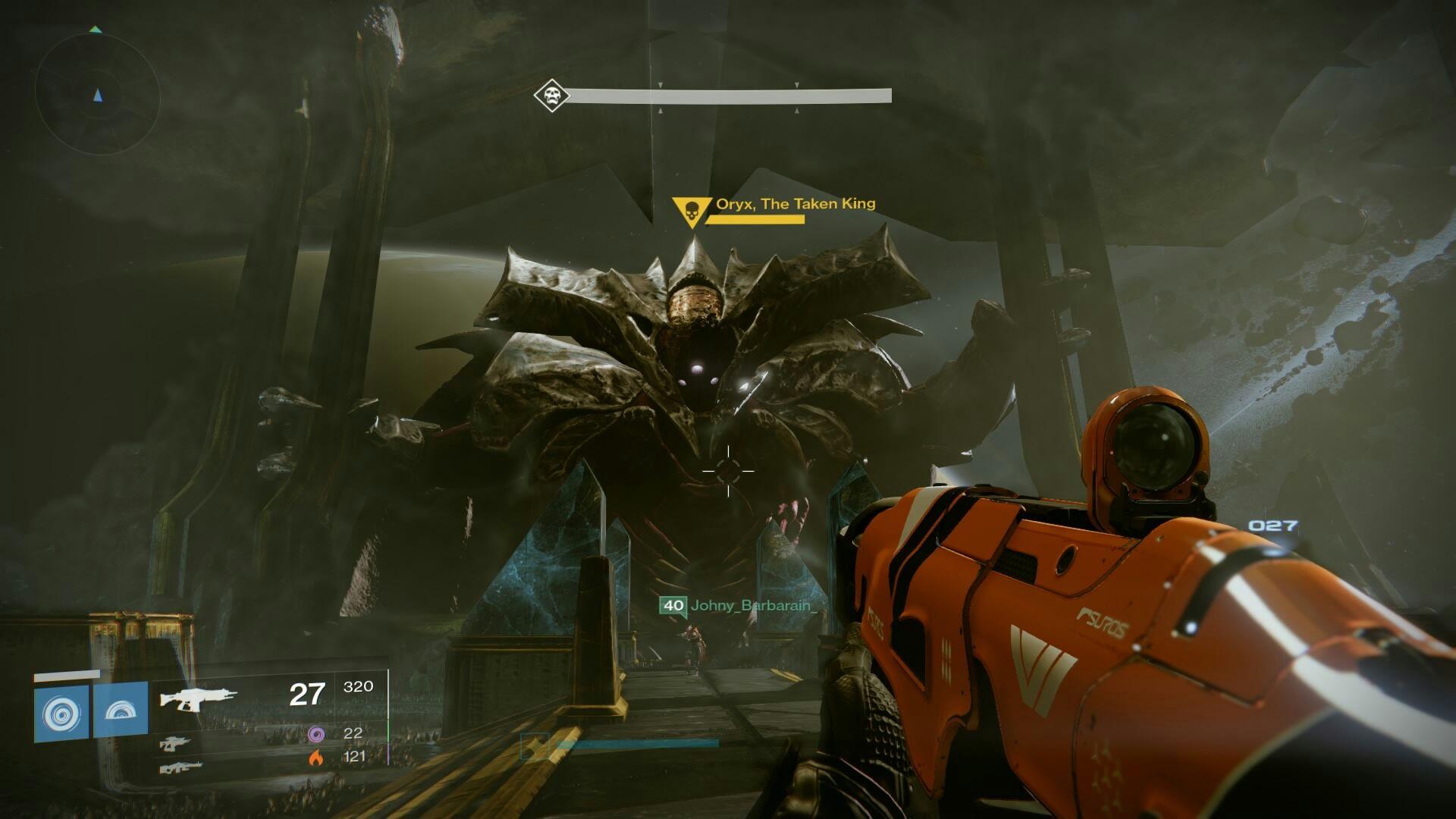Click the skull icon on Oryx's nameplate
The image size is (1456, 819).
(x=691, y=211)
